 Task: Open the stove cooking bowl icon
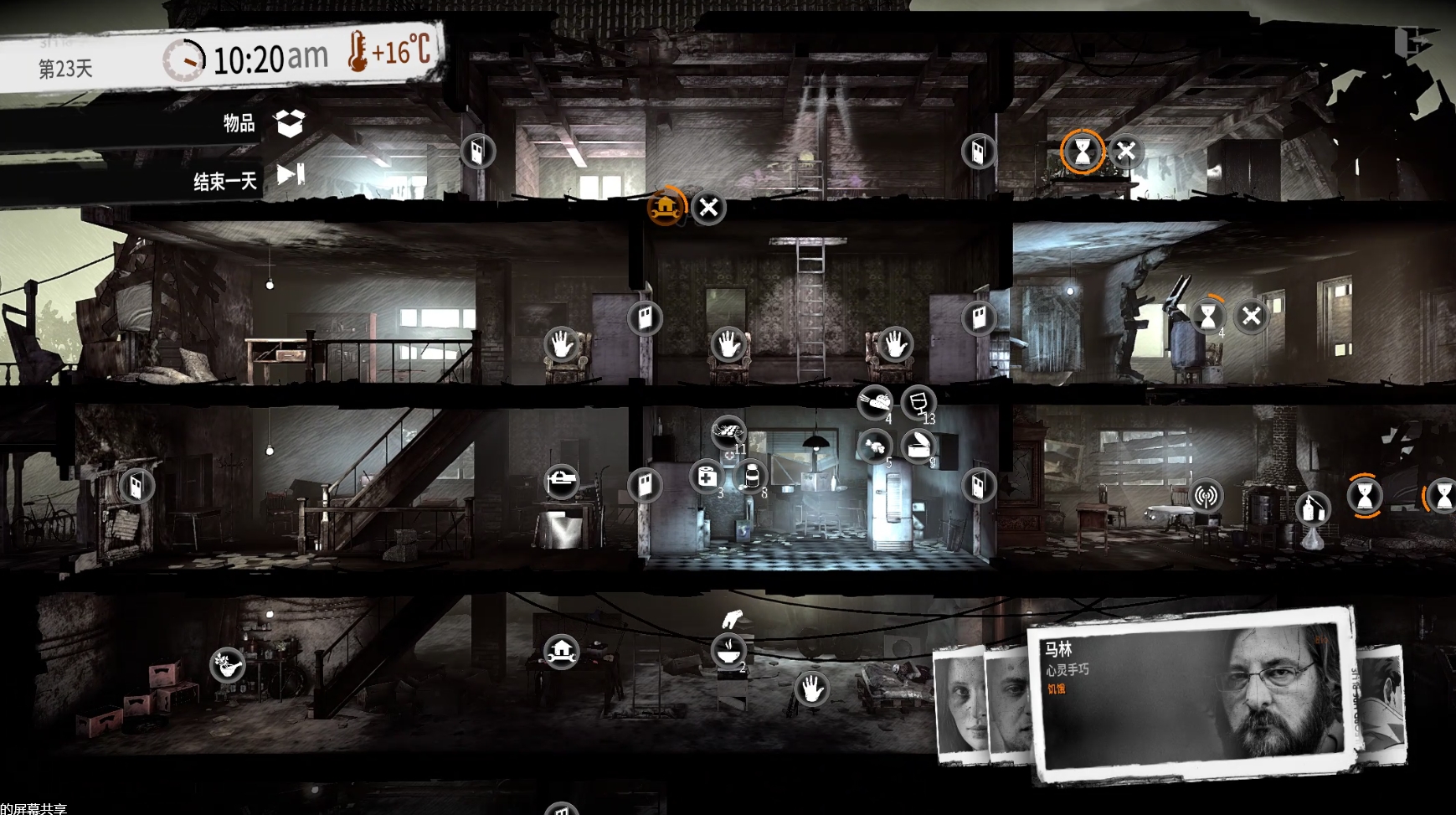[x=728, y=649]
